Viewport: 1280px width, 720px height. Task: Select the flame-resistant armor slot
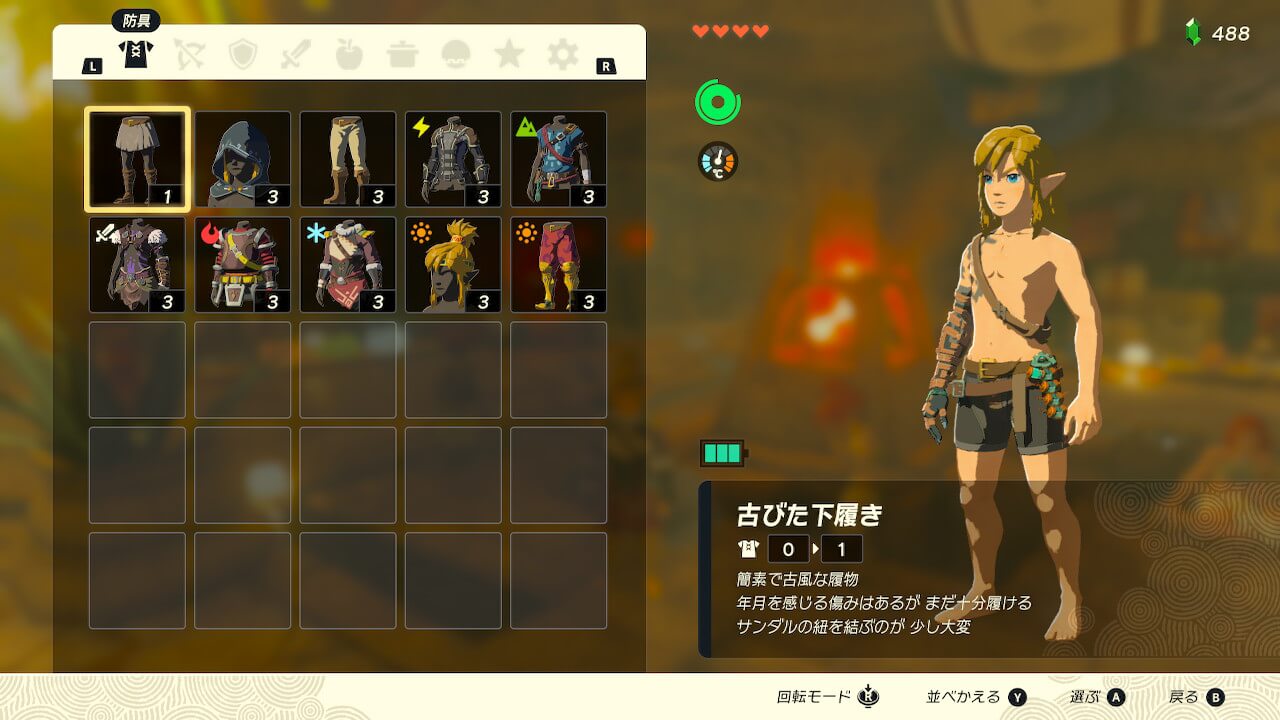click(x=242, y=265)
